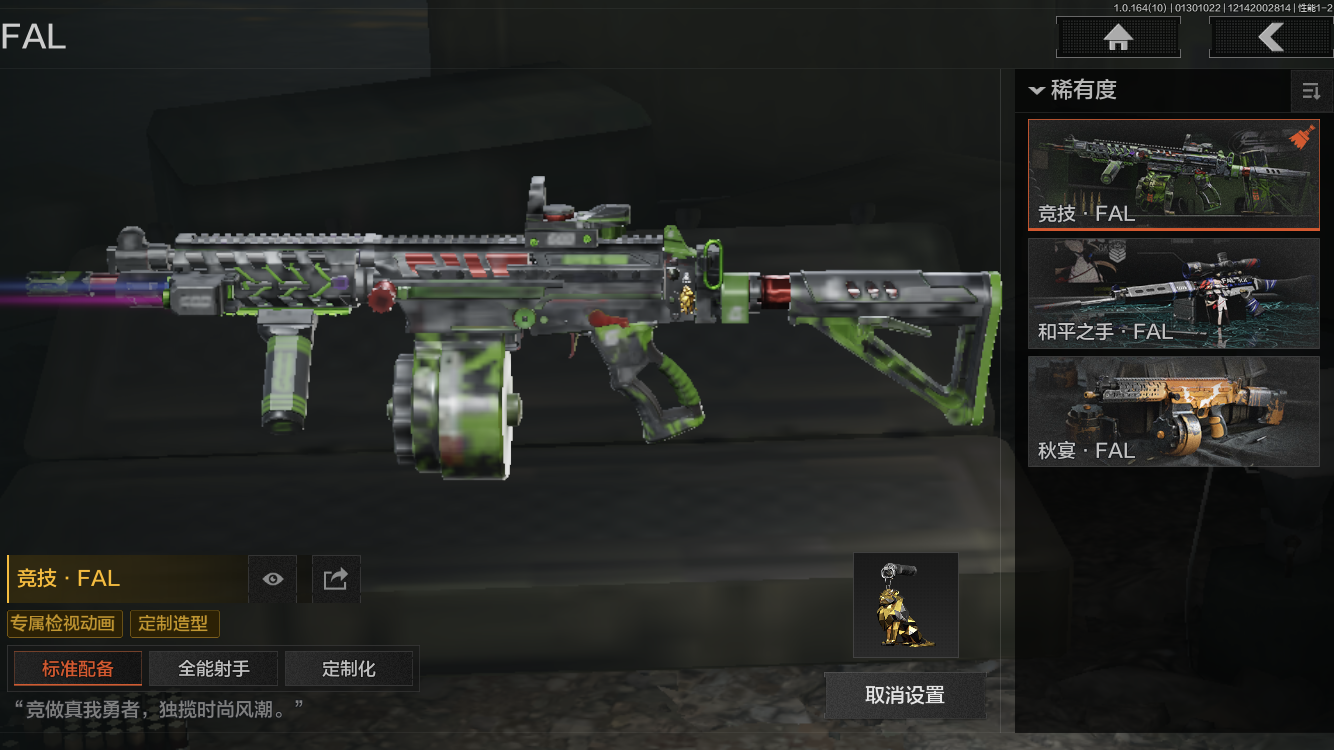Click the 取消设置 button
Screen dimensions: 1334x750
[x=905, y=695]
